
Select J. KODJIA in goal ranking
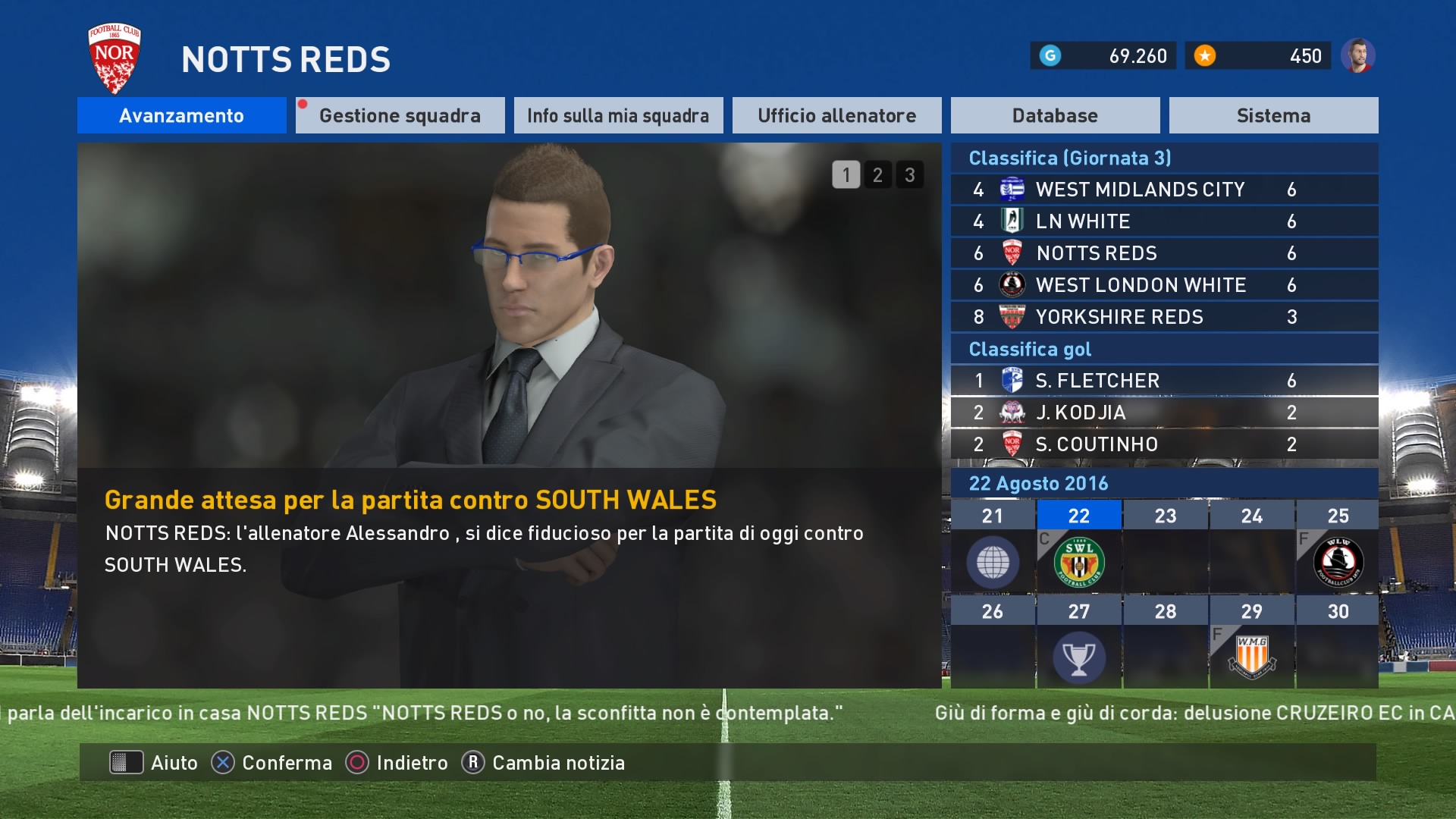(x=1164, y=413)
